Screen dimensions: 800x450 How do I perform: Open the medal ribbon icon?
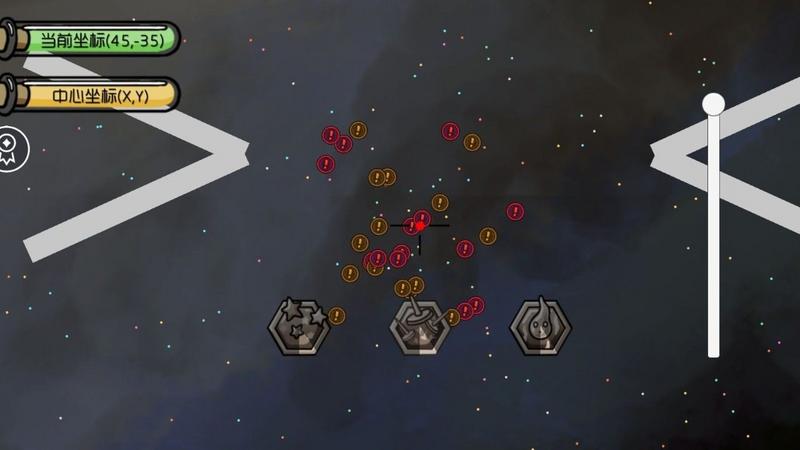tap(13, 150)
